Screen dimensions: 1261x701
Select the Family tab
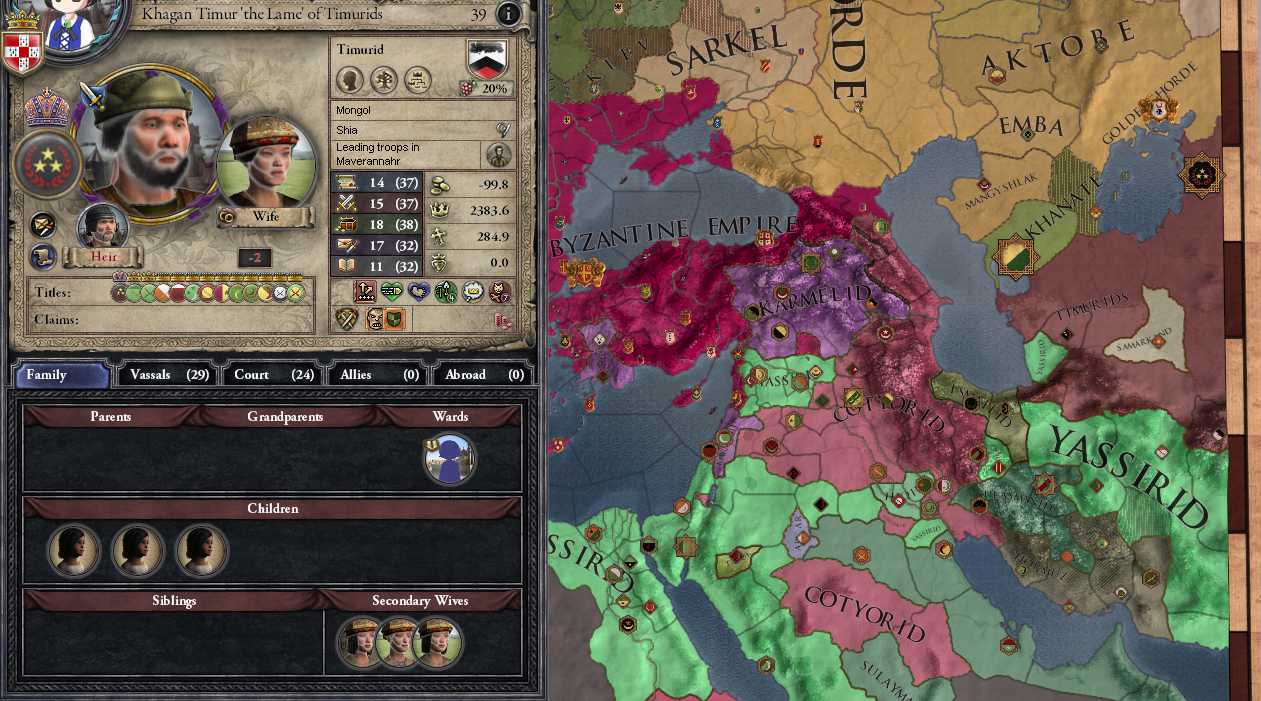(61, 375)
